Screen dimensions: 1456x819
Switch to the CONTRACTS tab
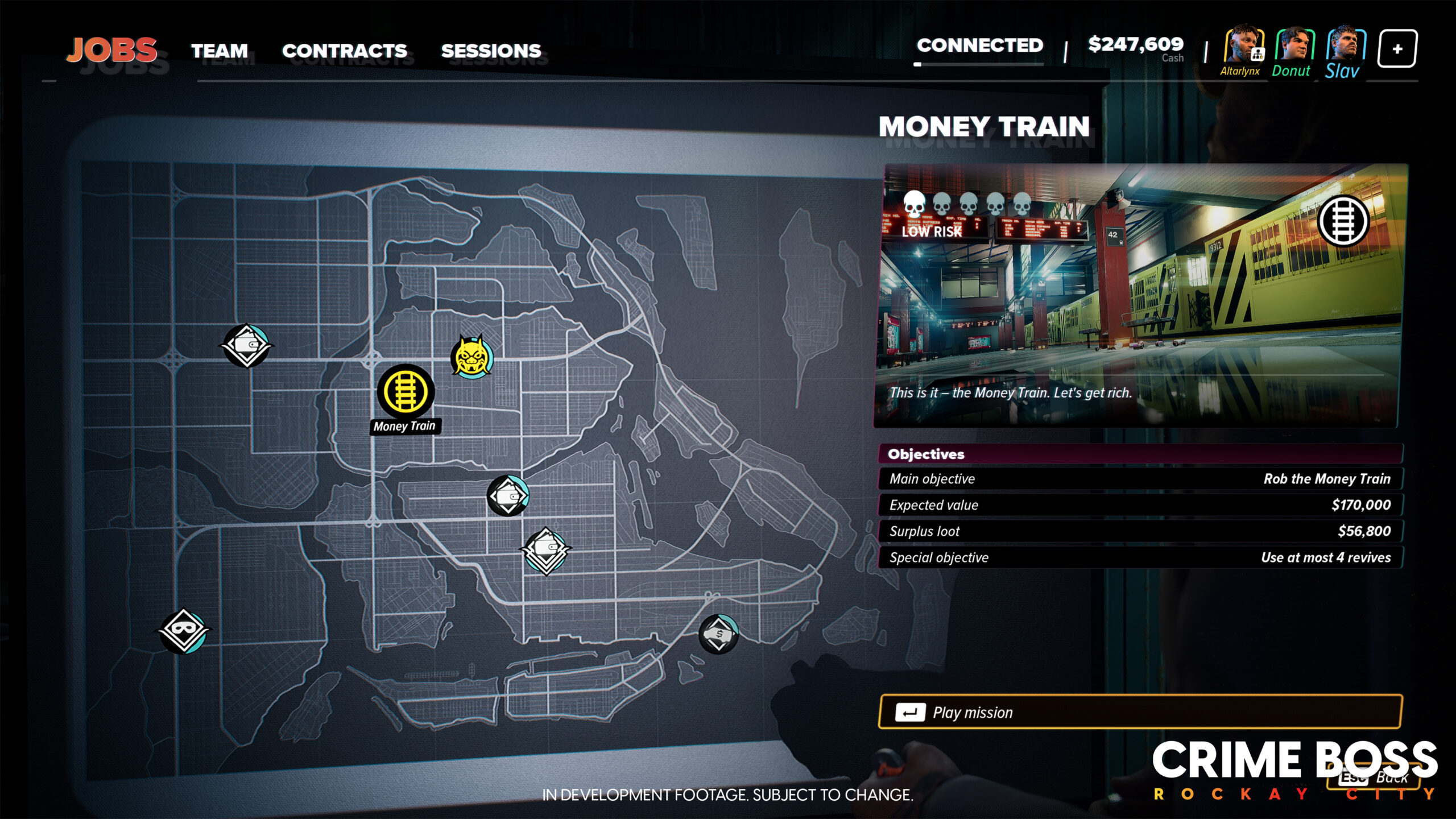pyautogui.click(x=344, y=50)
